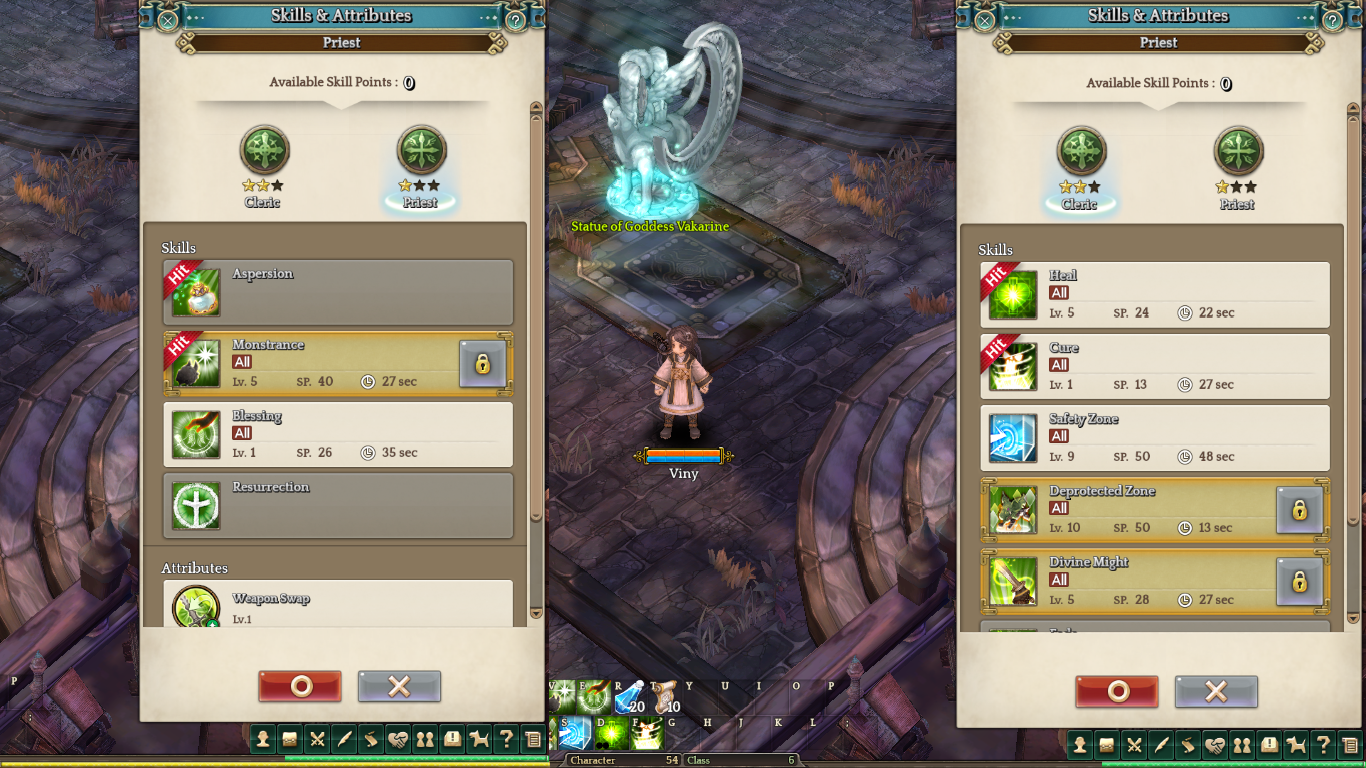This screenshot has height=768, width=1366.
Task: Click the lock button beside Monstrance
Action: click(482, 364)
